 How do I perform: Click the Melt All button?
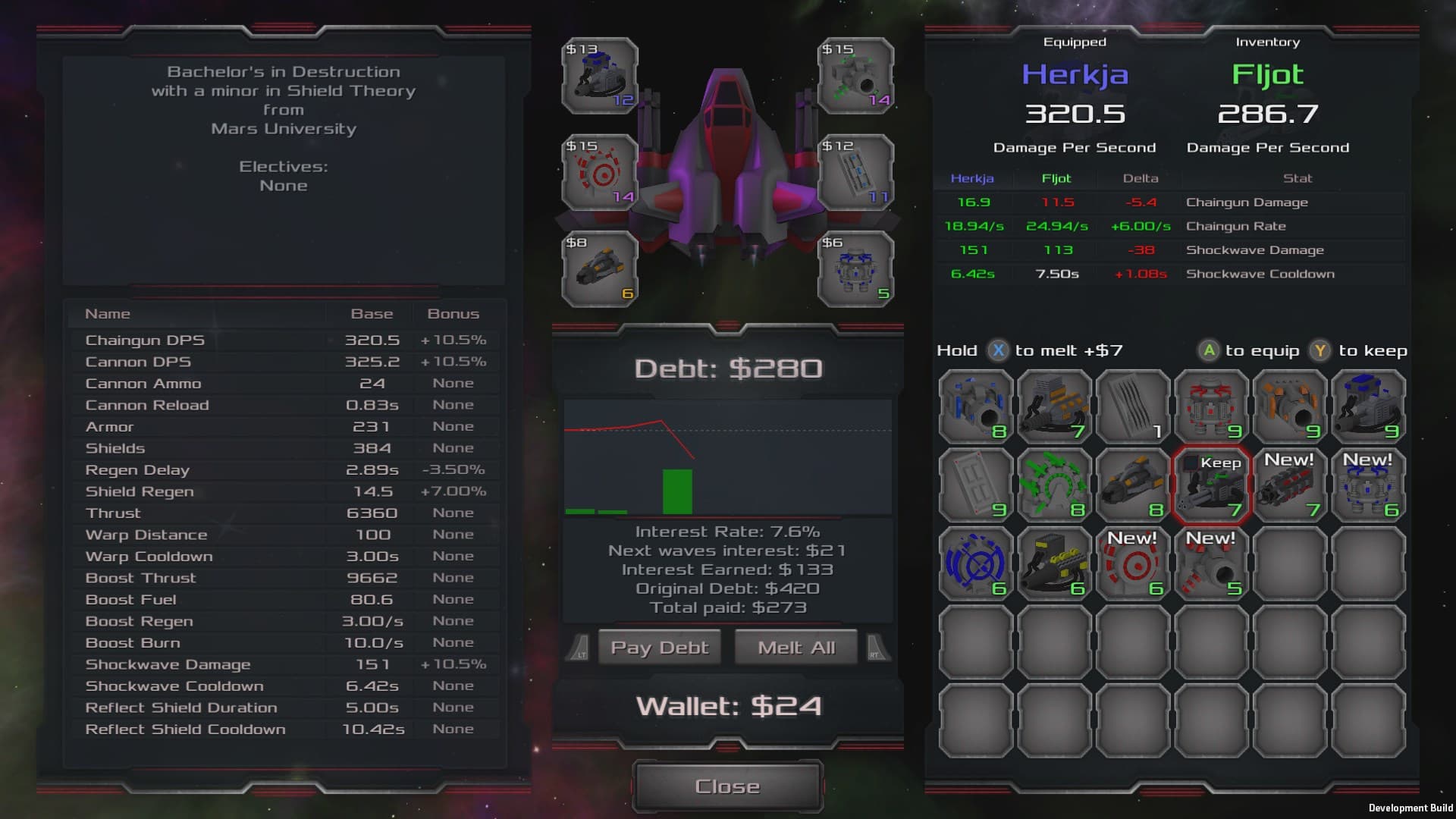(x=795, y=647)
